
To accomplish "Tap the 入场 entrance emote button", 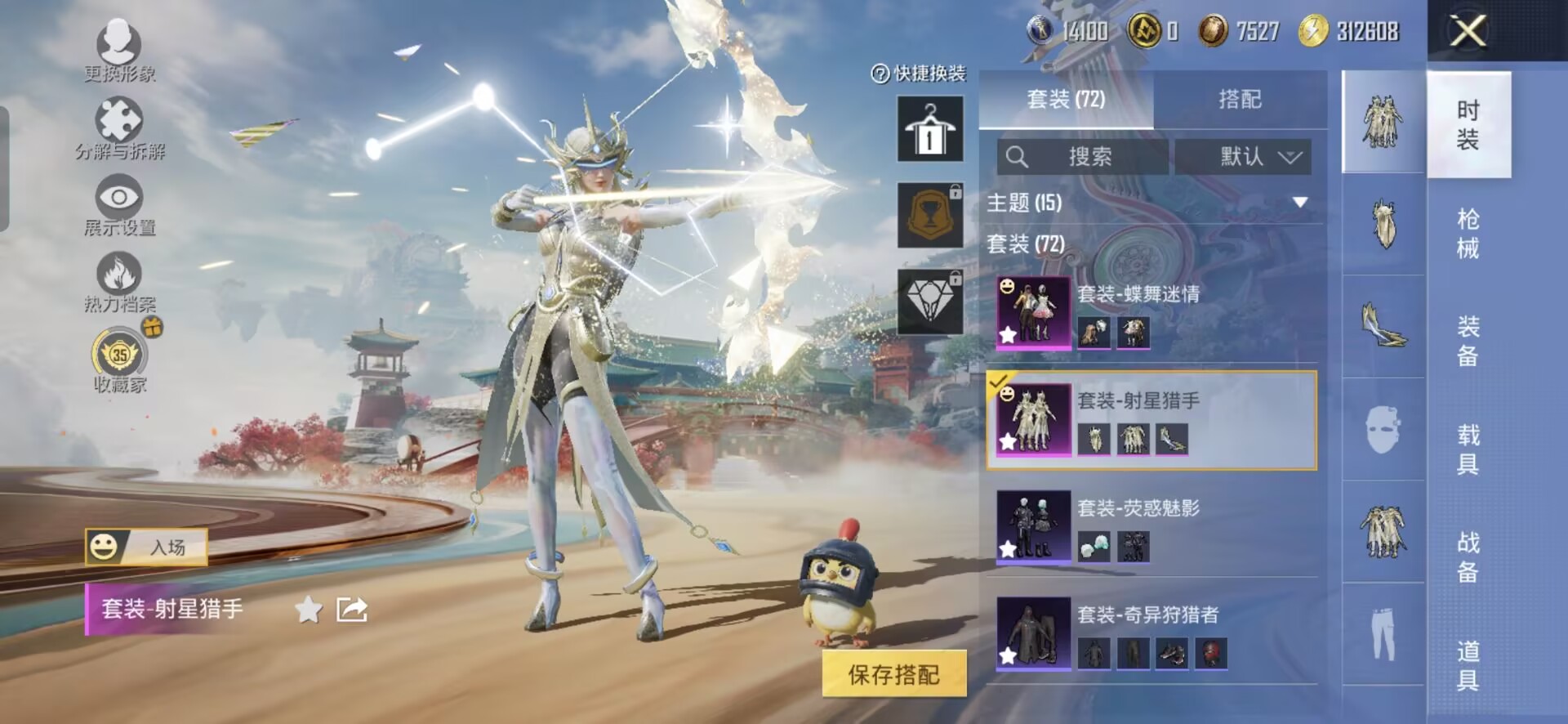I will point(147,547).
